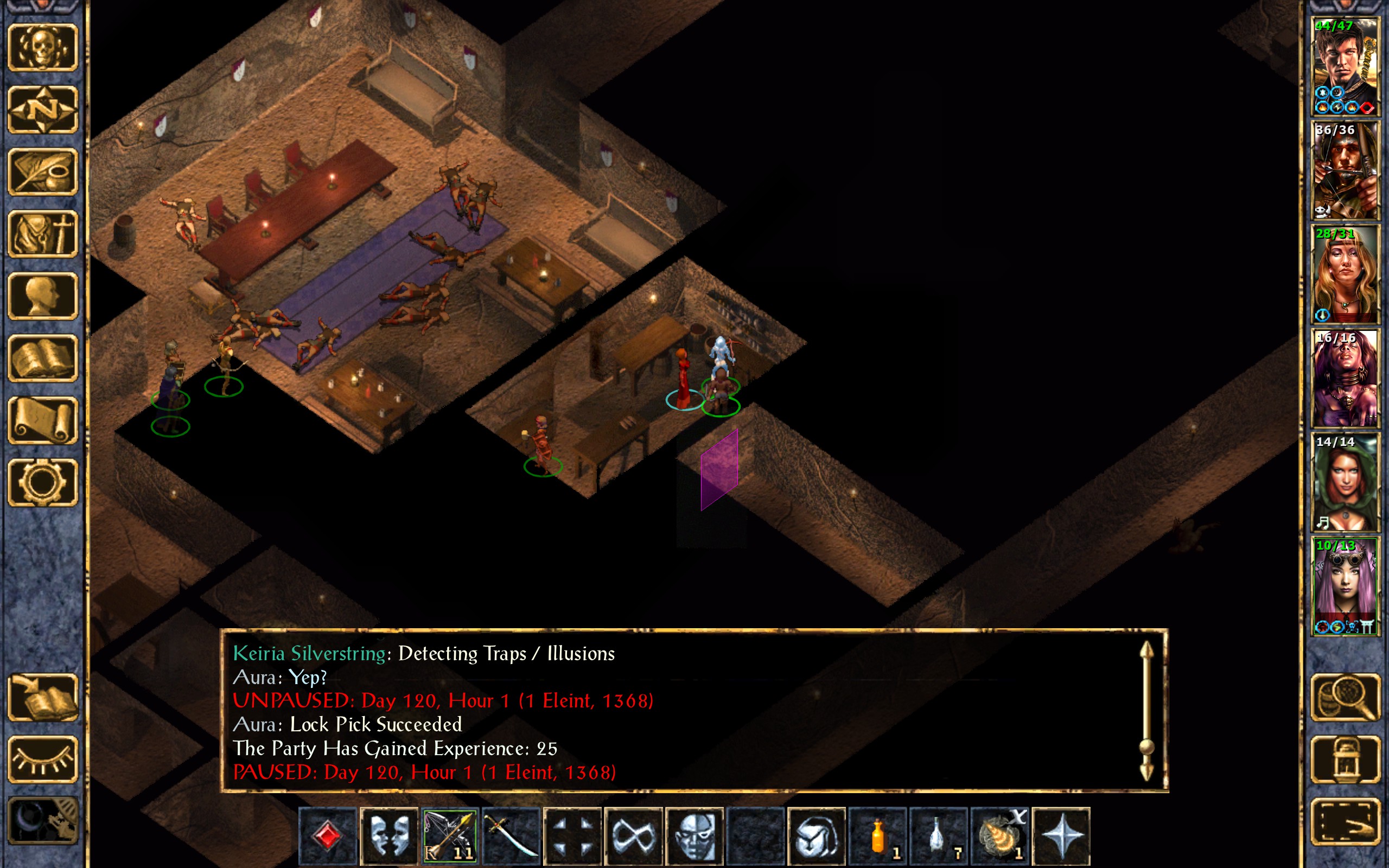Toggle party AI with the lantern button
Image resolution: width=1389 pixels, height=868 pixels.
[1345, 759]
